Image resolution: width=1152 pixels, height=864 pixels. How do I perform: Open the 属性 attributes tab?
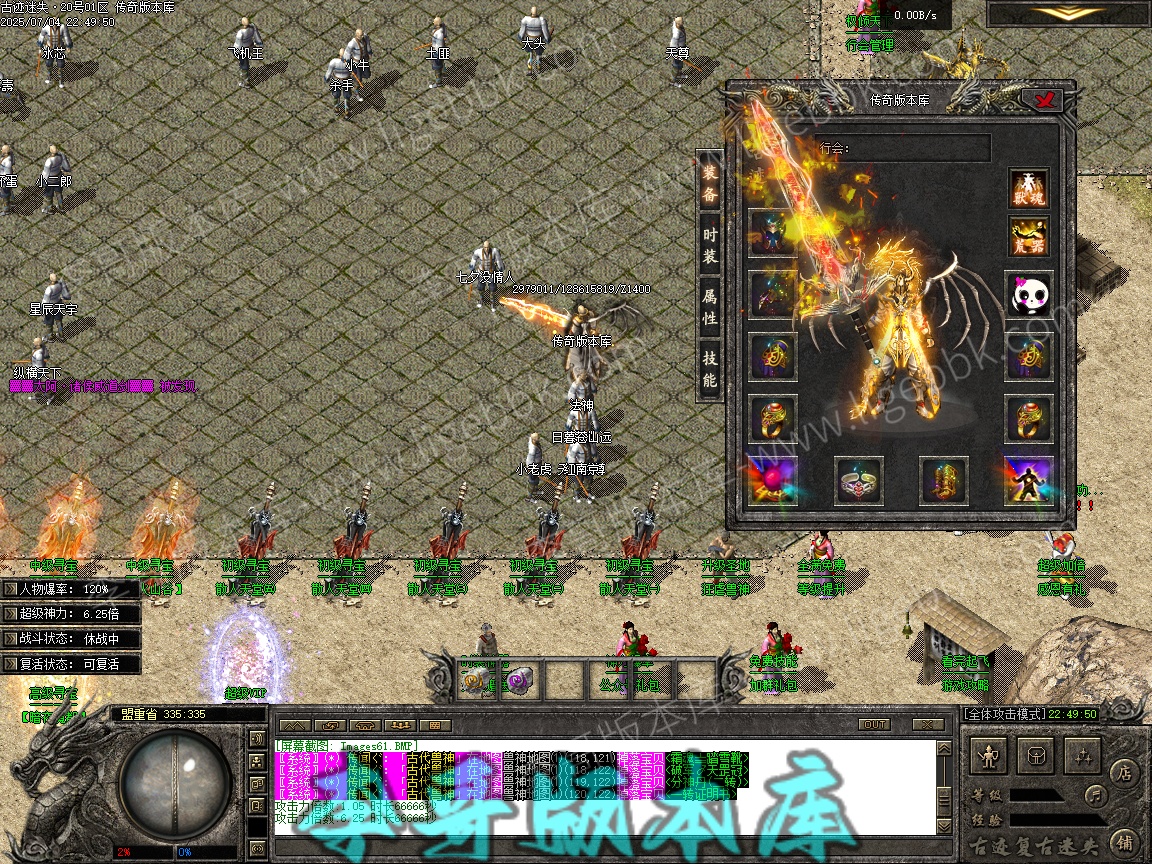coord(709,306)
